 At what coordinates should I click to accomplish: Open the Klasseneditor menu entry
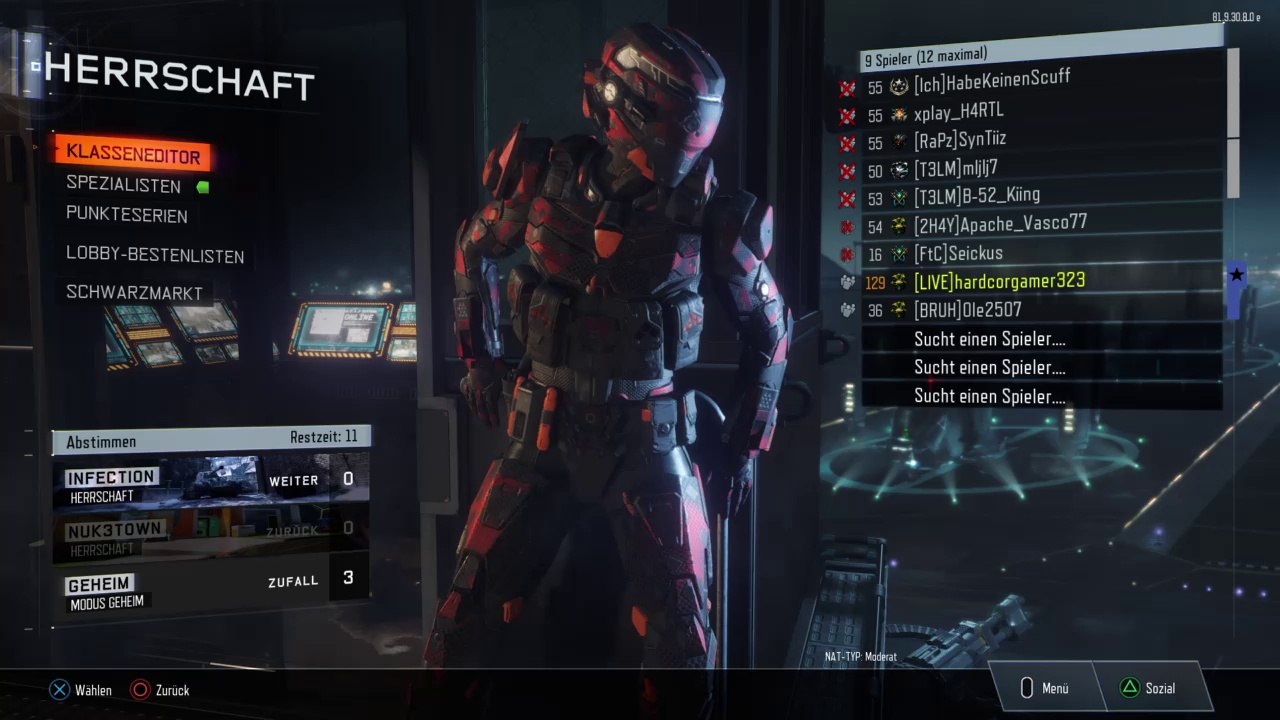click(133, 156)
